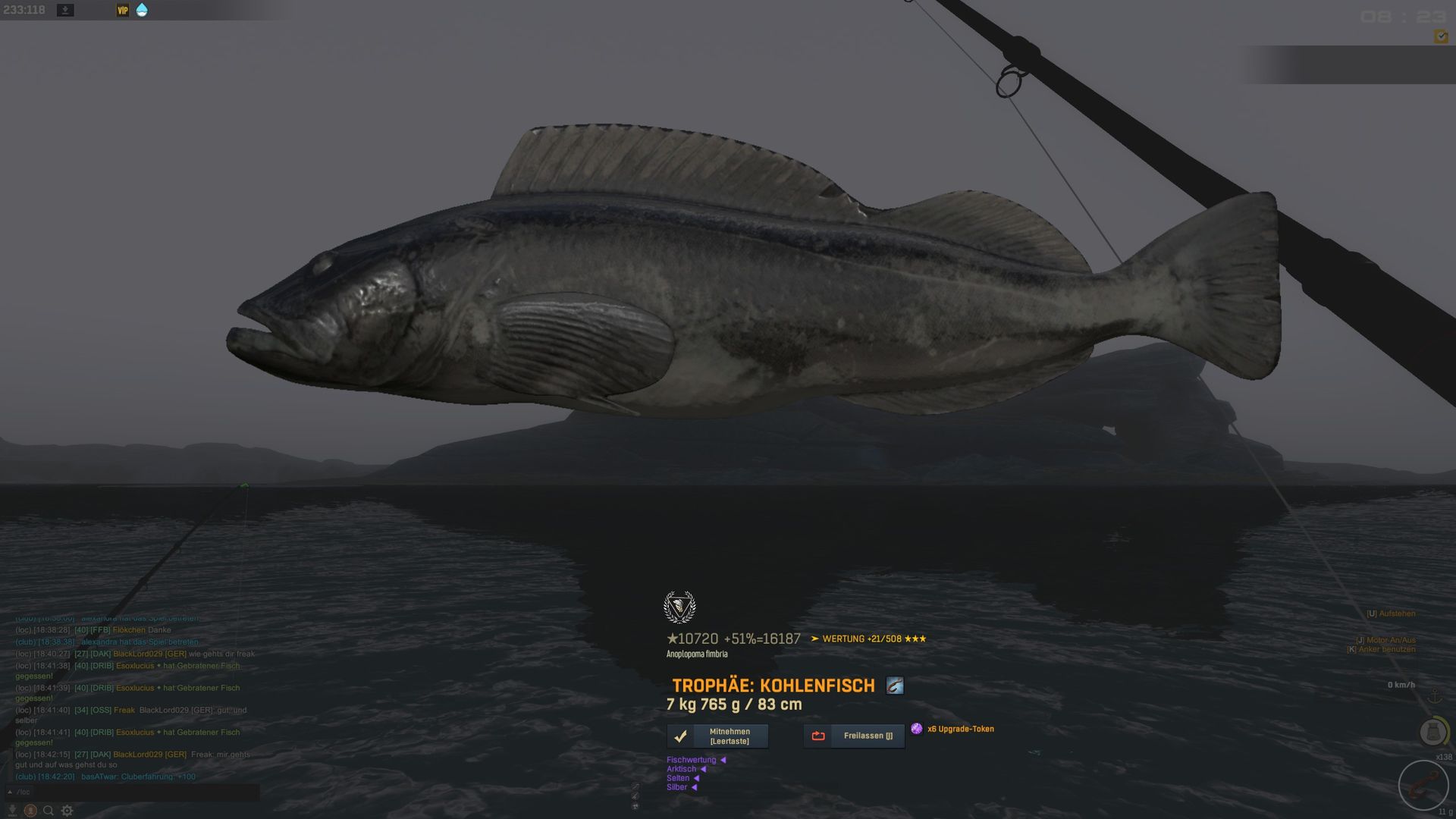Click the orange checkbox icon under the clock
The width and height of the screenshot is (1456, 819).
1440,36
